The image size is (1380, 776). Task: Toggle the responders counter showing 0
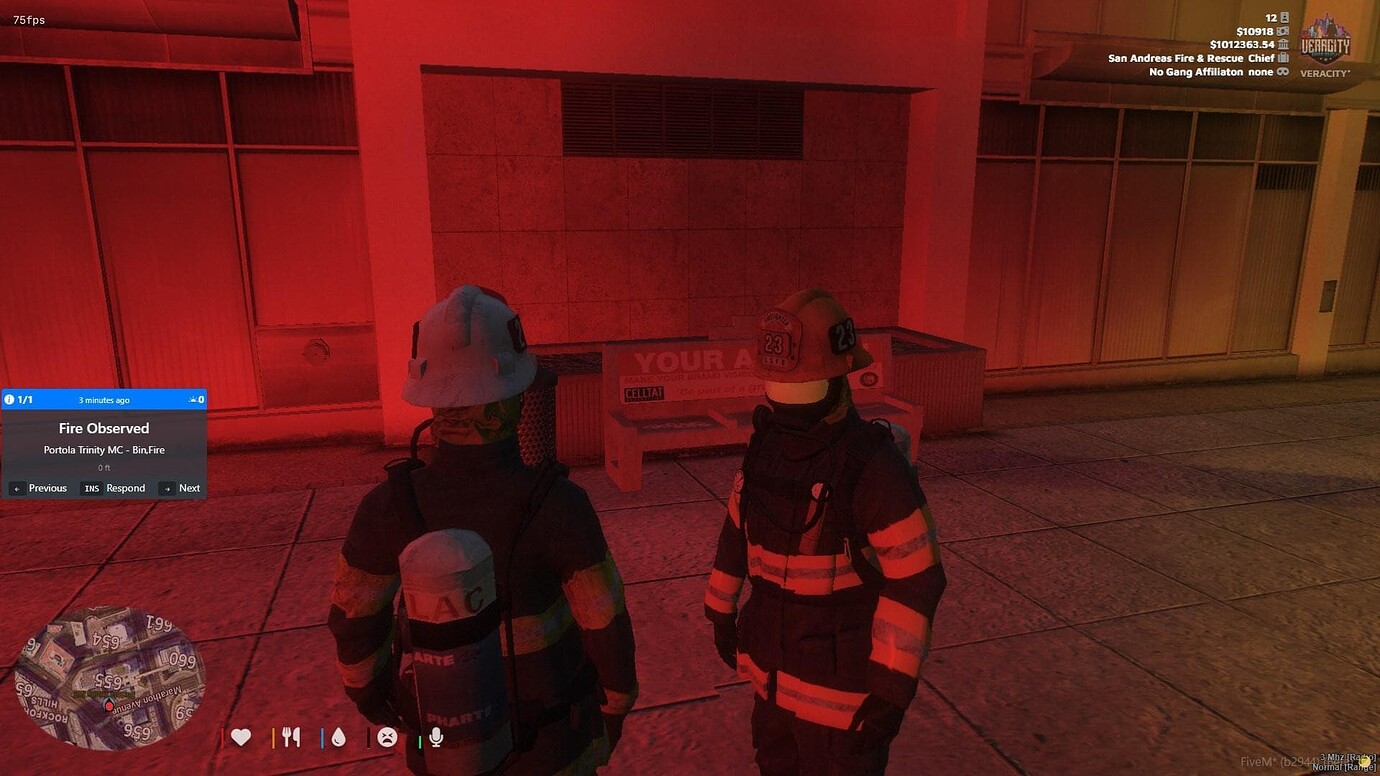click(x=196, y=399)
